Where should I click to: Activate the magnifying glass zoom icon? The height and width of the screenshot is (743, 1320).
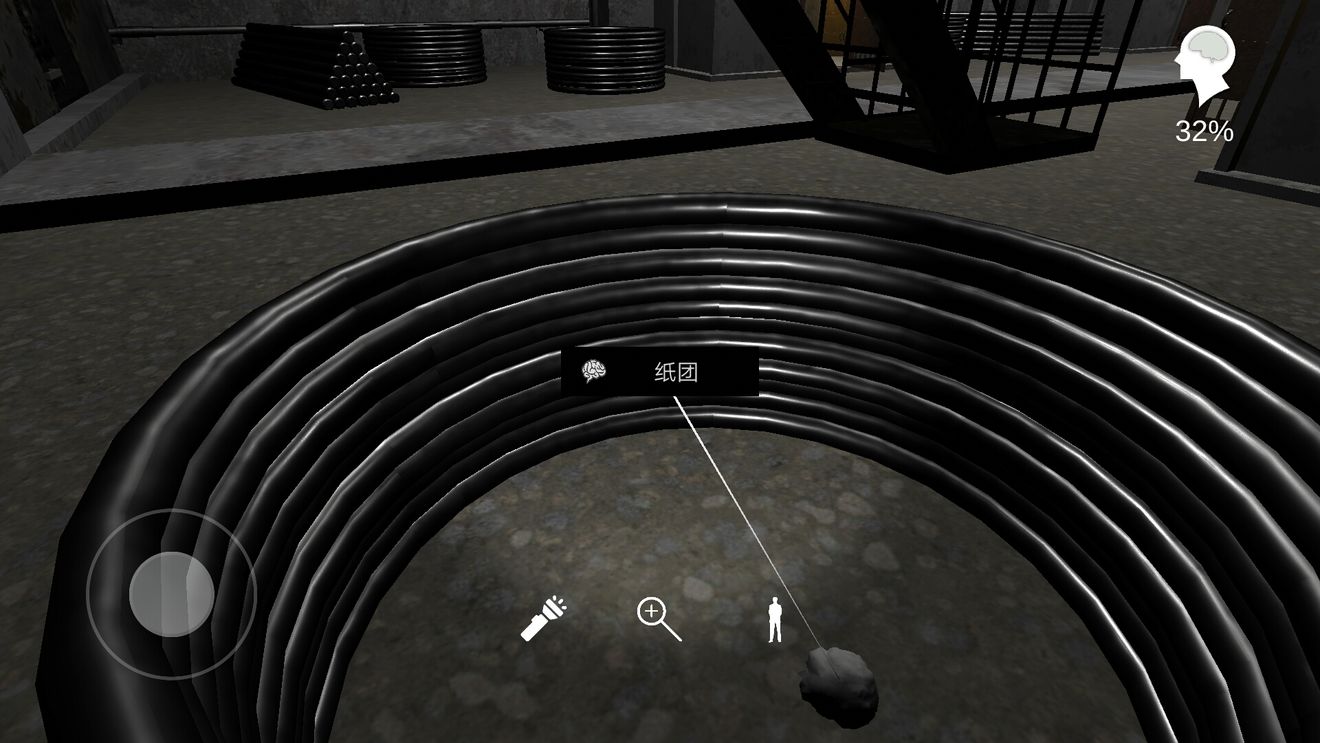point(659,619)
